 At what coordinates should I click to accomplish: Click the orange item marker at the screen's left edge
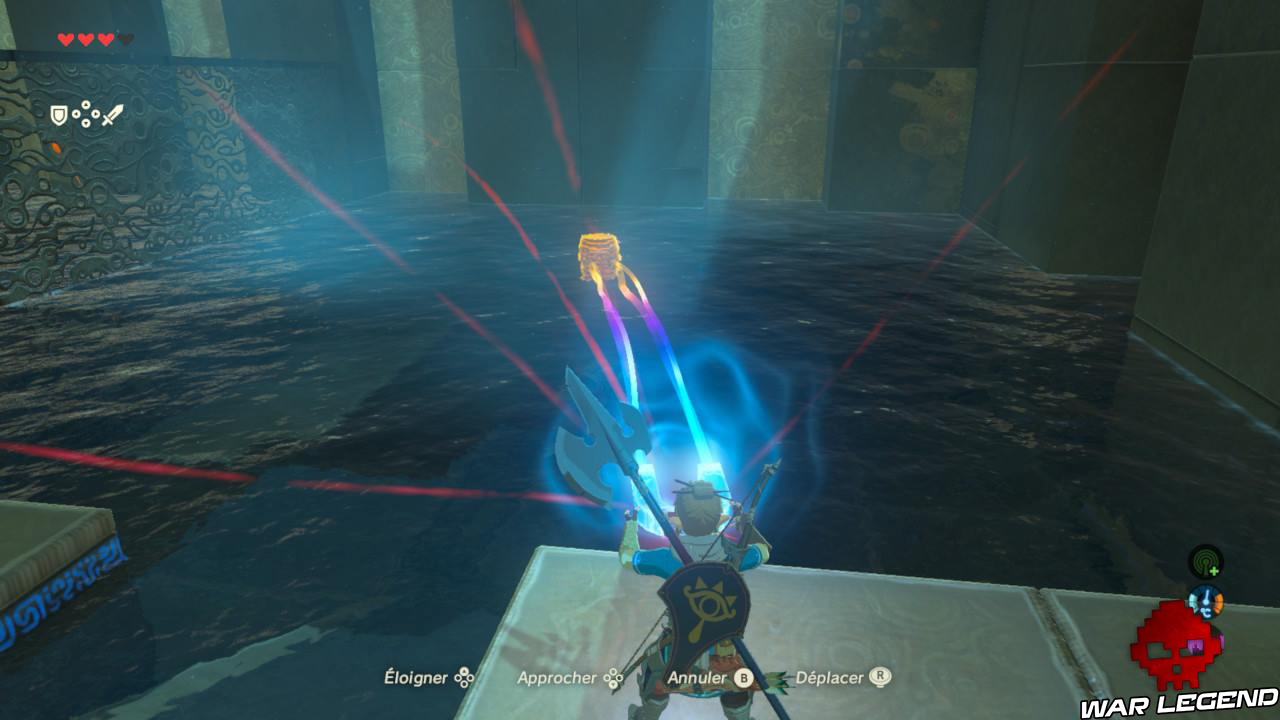click(54, 147)
